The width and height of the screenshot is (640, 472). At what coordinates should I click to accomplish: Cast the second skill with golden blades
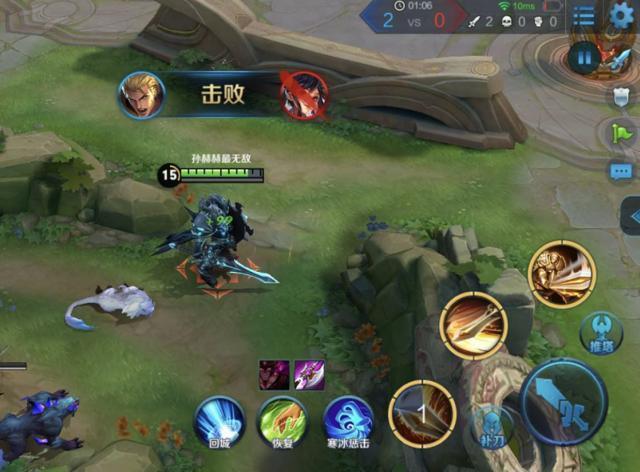(x=473, y=325)
